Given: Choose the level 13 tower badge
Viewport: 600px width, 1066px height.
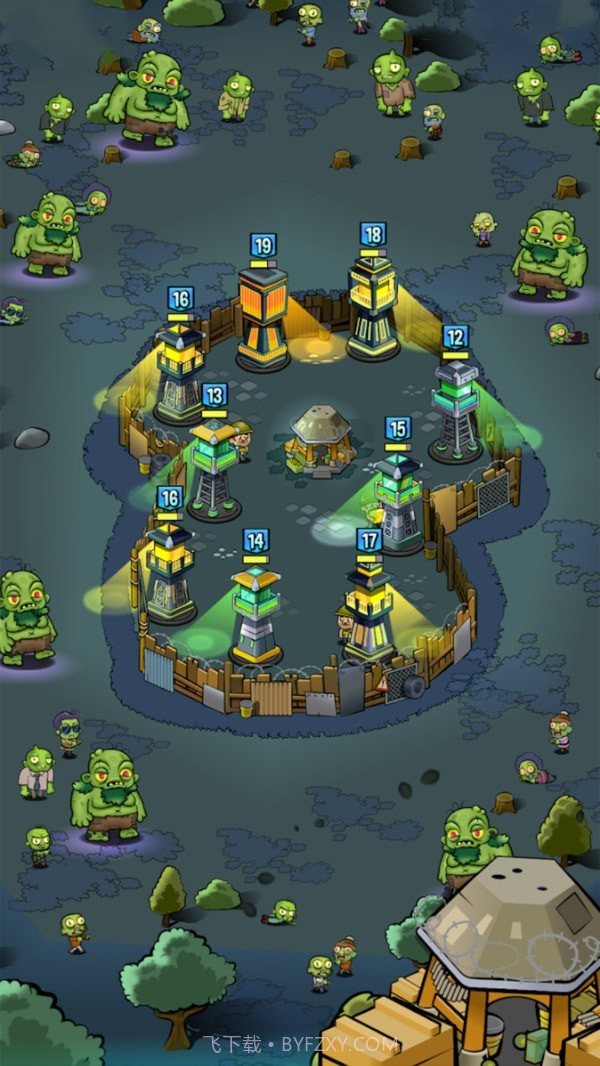Looking at the screenshot, I should point(214,395).
